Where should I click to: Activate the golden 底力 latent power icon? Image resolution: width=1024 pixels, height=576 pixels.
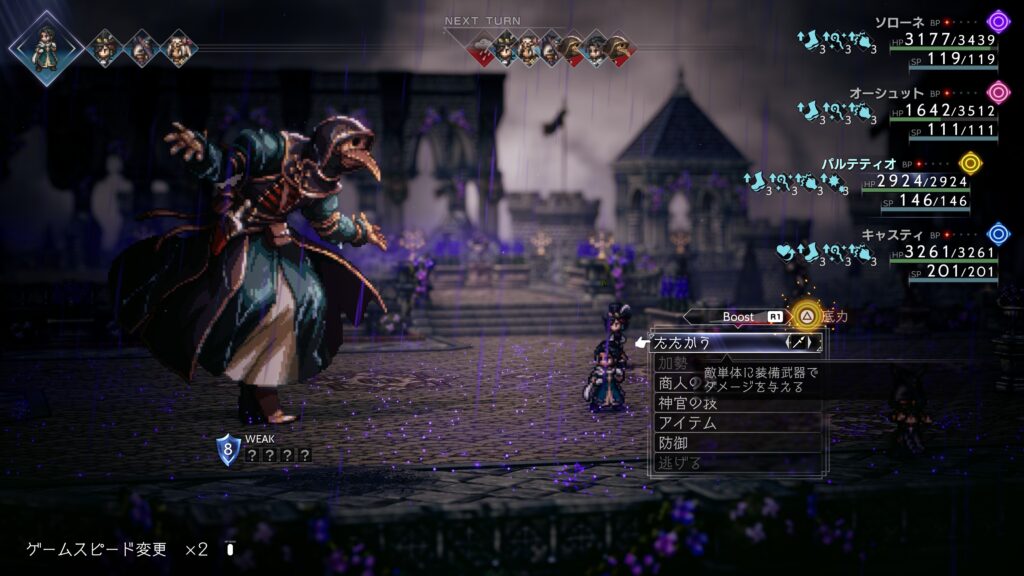click(x=806, y=317)
